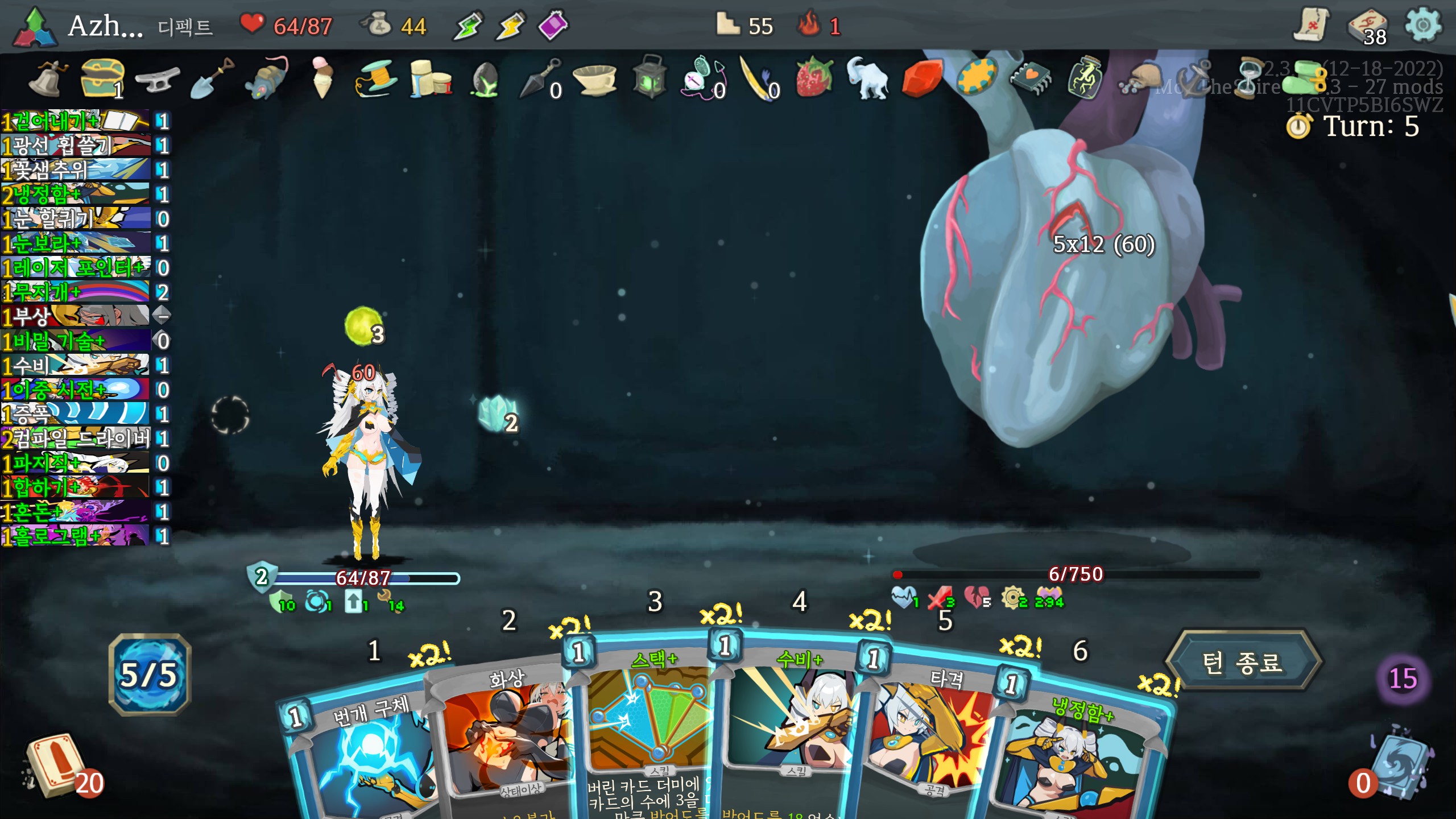The width and height of the screenshot is (1456, 819).
Task: Inspect the ice cream cone relic
Action: (322, 77)
